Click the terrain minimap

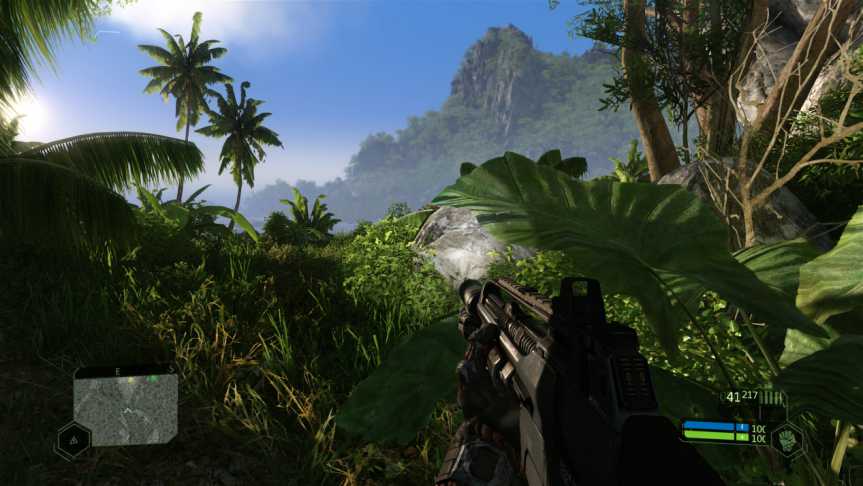click(126, 407)
